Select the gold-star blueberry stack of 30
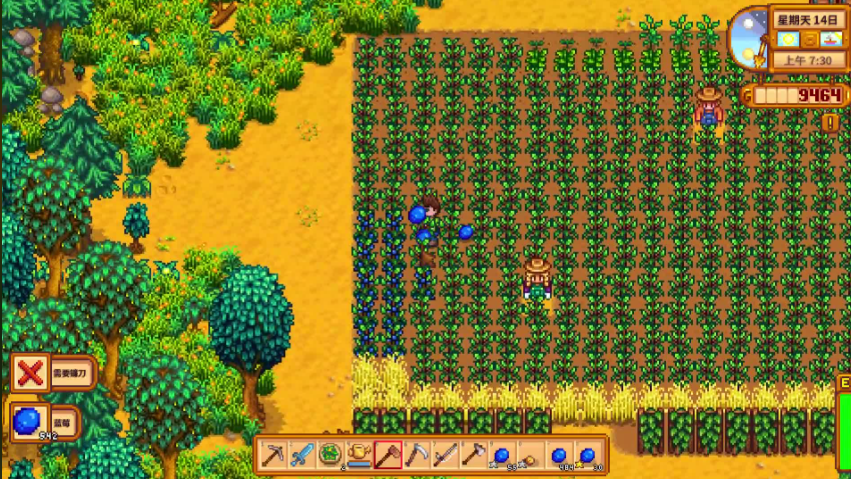851x479 pixels. point(588,455)
